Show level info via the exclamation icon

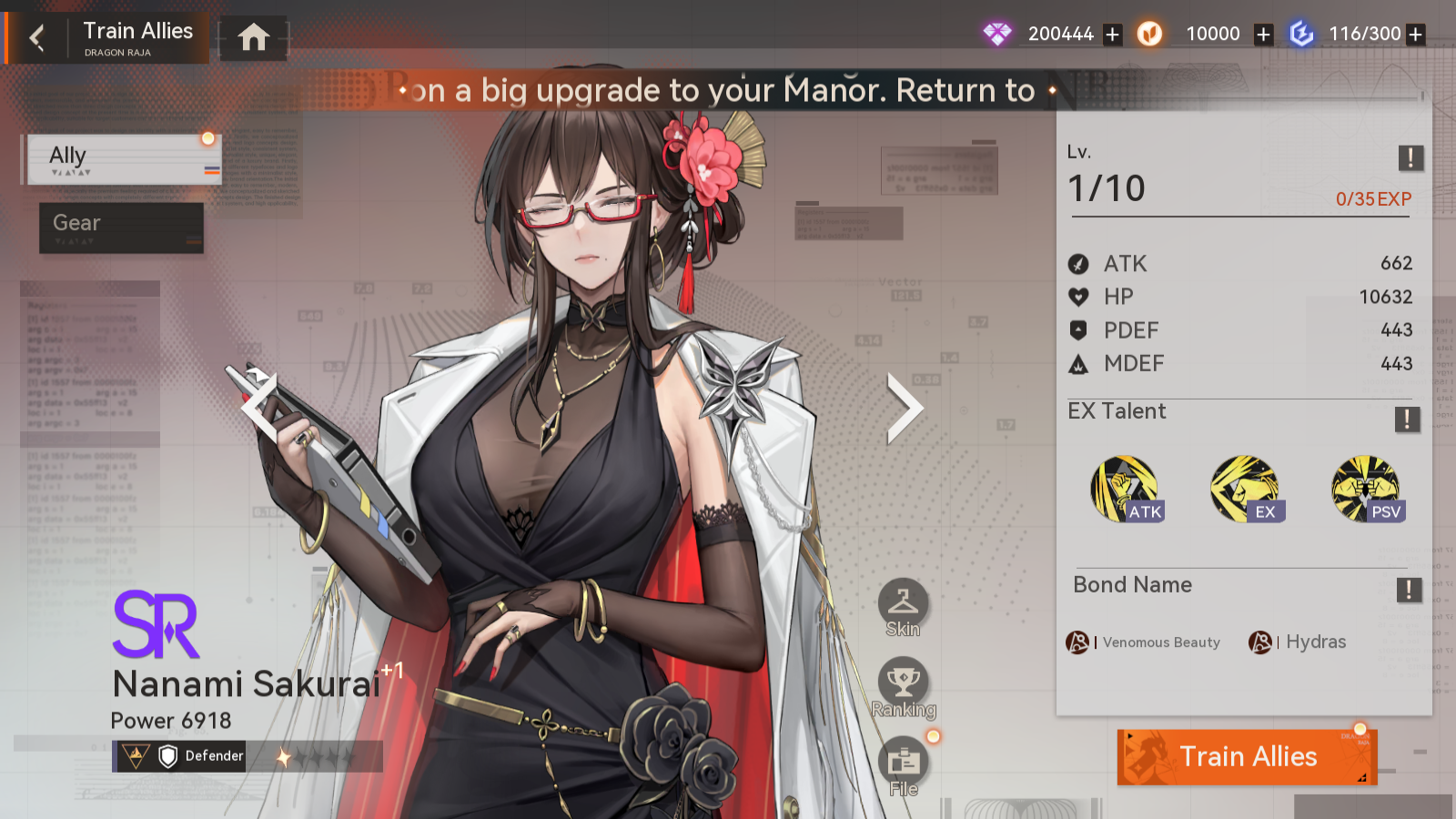(1410, 157)
